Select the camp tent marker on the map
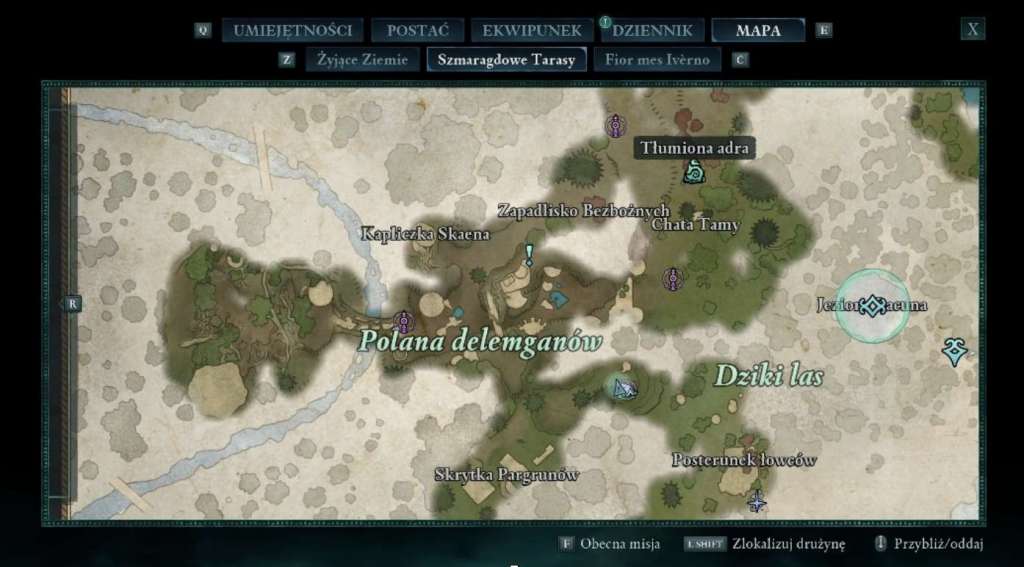Viewport: 1024px width, 567px height. 622,385
